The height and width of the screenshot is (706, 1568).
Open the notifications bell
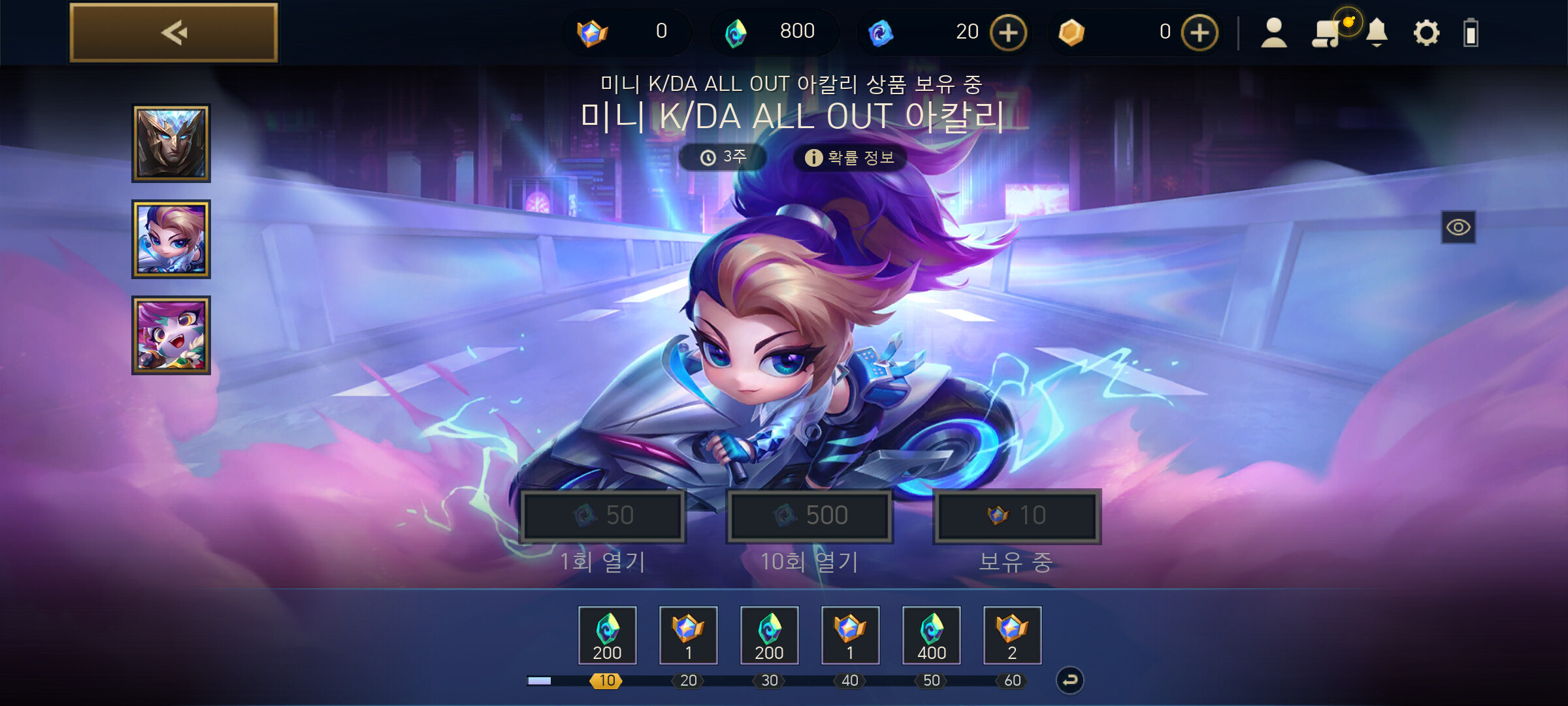(x=1377, y=33)
